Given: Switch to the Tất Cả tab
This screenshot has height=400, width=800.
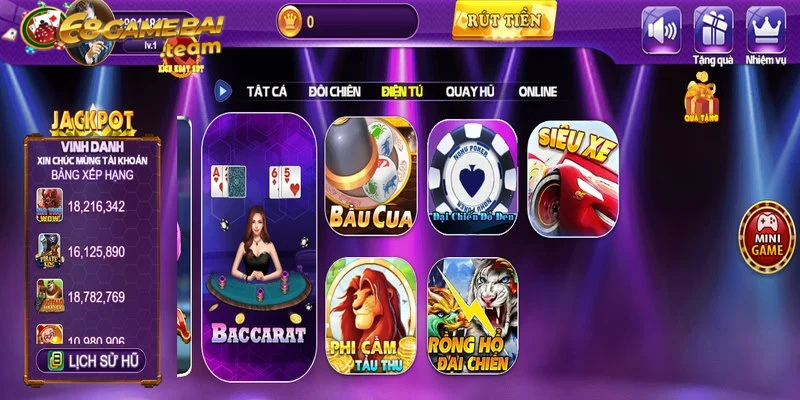Looking at the screenshot, I should point(267,91).
